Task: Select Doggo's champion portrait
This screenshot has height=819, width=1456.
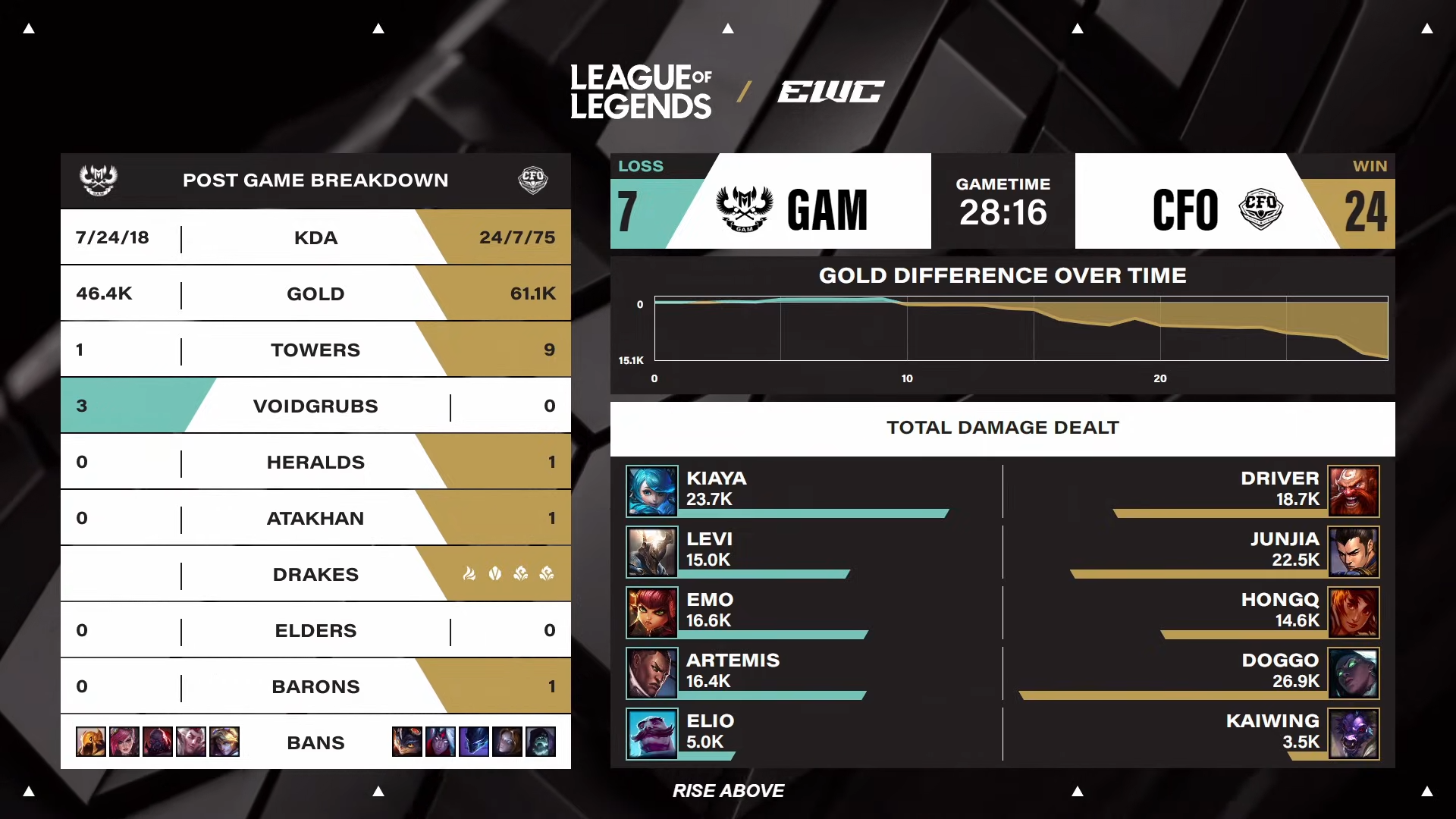Action: [1354, 673]
